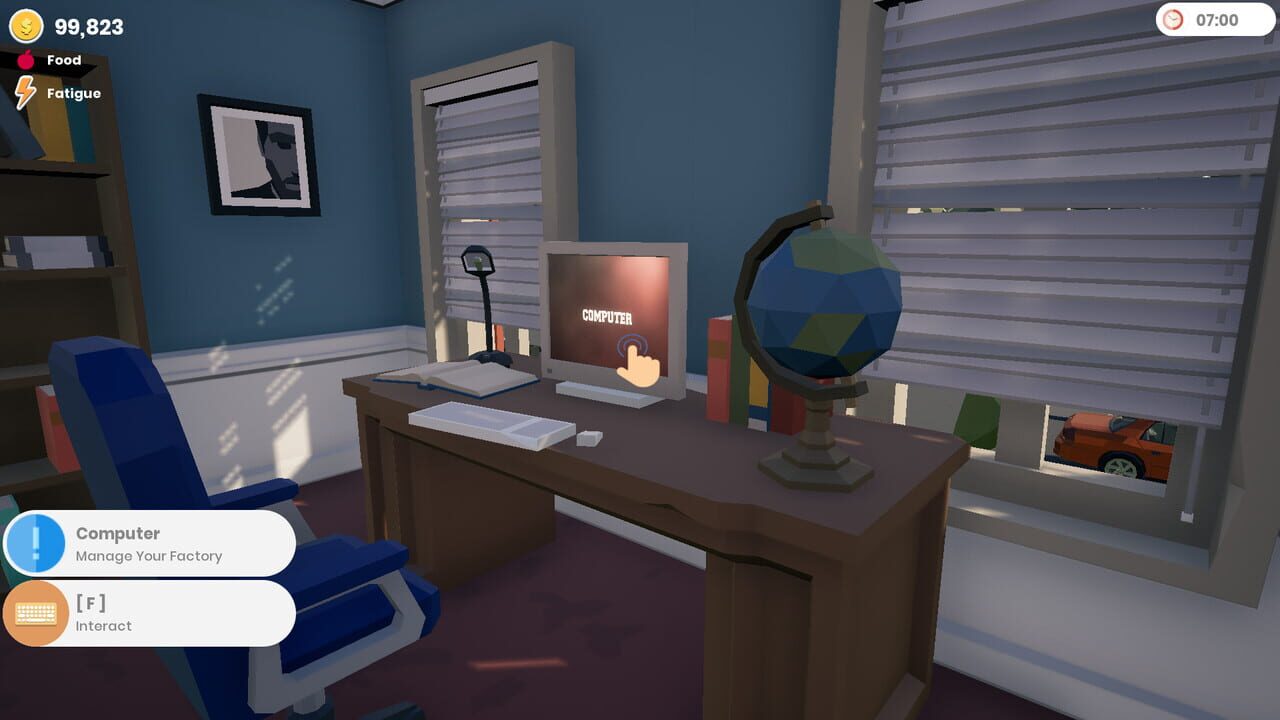The width and height of the screenshot is (1280, 720).
Task: Select the Food status icon
Action: click(x=26, y=59)
